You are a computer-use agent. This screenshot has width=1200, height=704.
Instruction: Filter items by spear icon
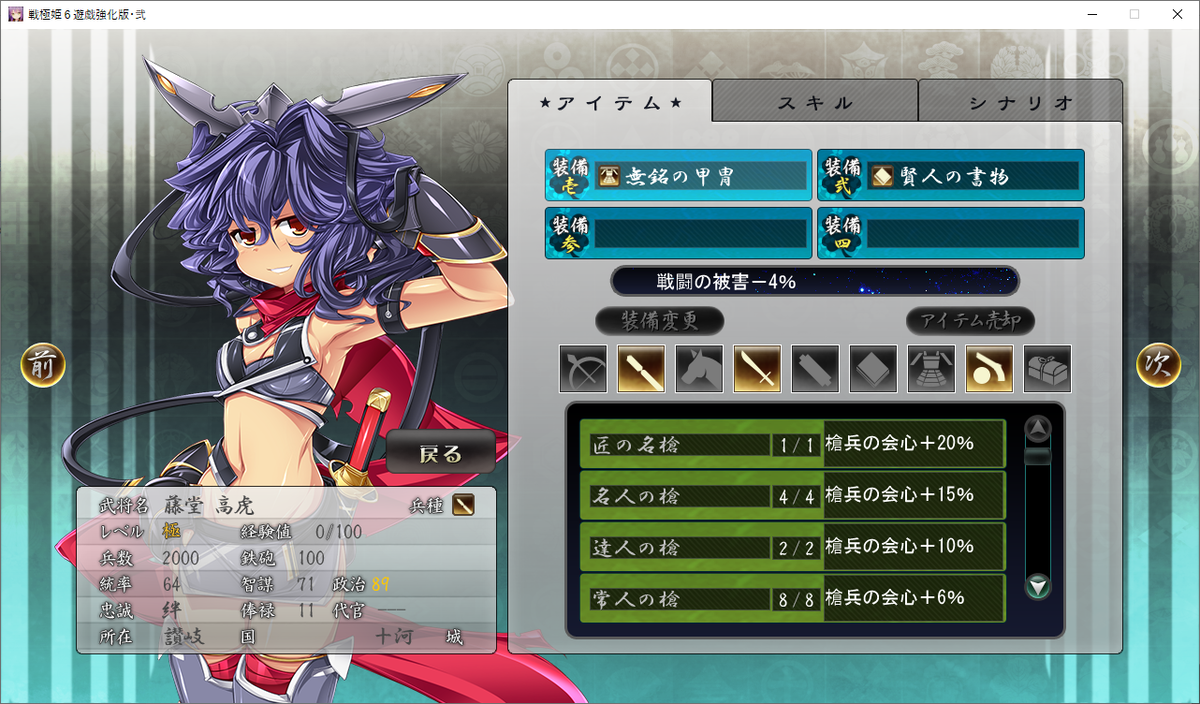tap(641, 369)
